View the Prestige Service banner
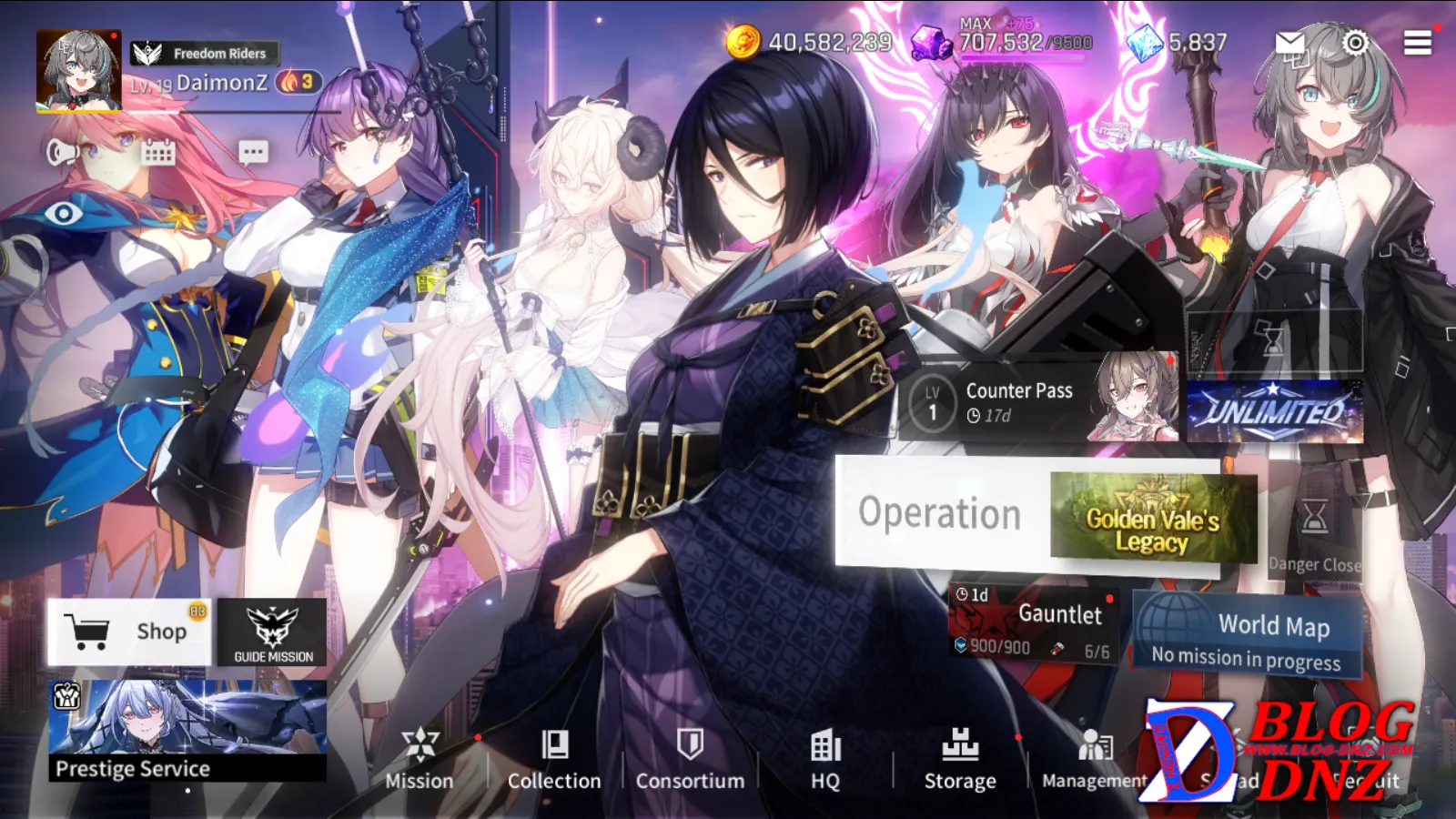Screen dimensions: 1456x819 [187, 731]
